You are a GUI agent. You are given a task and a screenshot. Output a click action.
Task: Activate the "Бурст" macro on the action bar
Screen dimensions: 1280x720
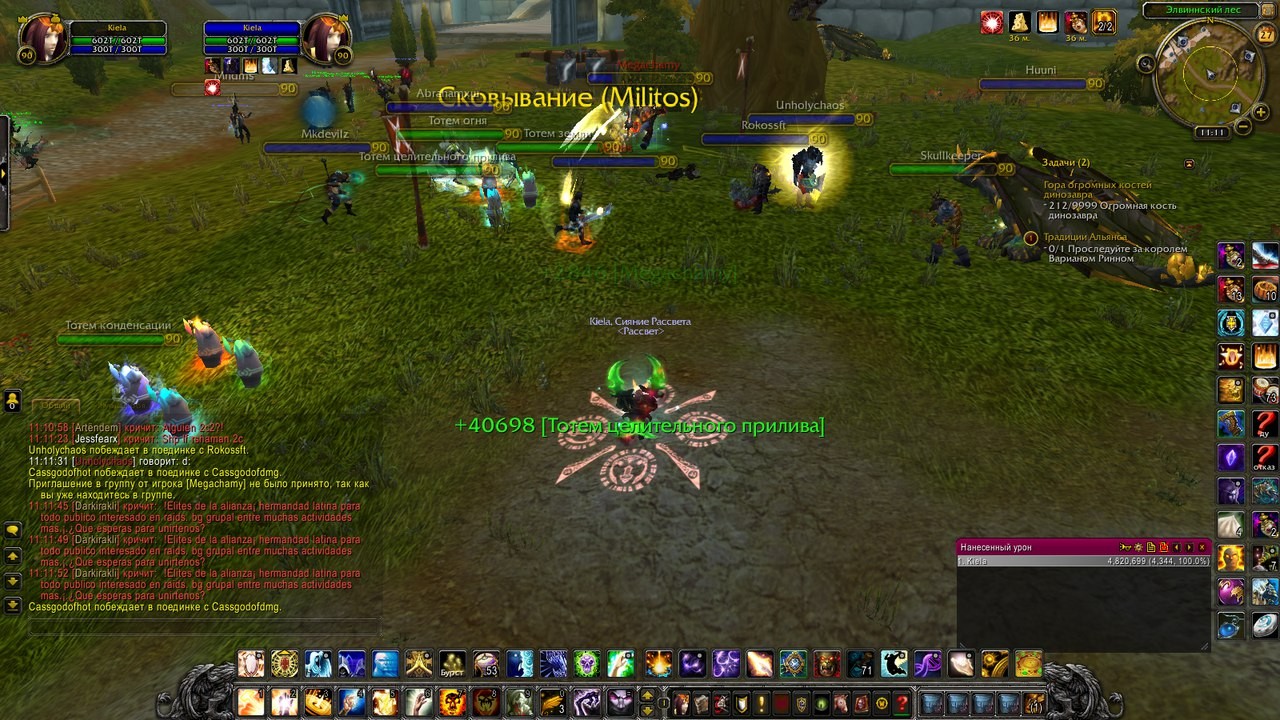point(453,664)
